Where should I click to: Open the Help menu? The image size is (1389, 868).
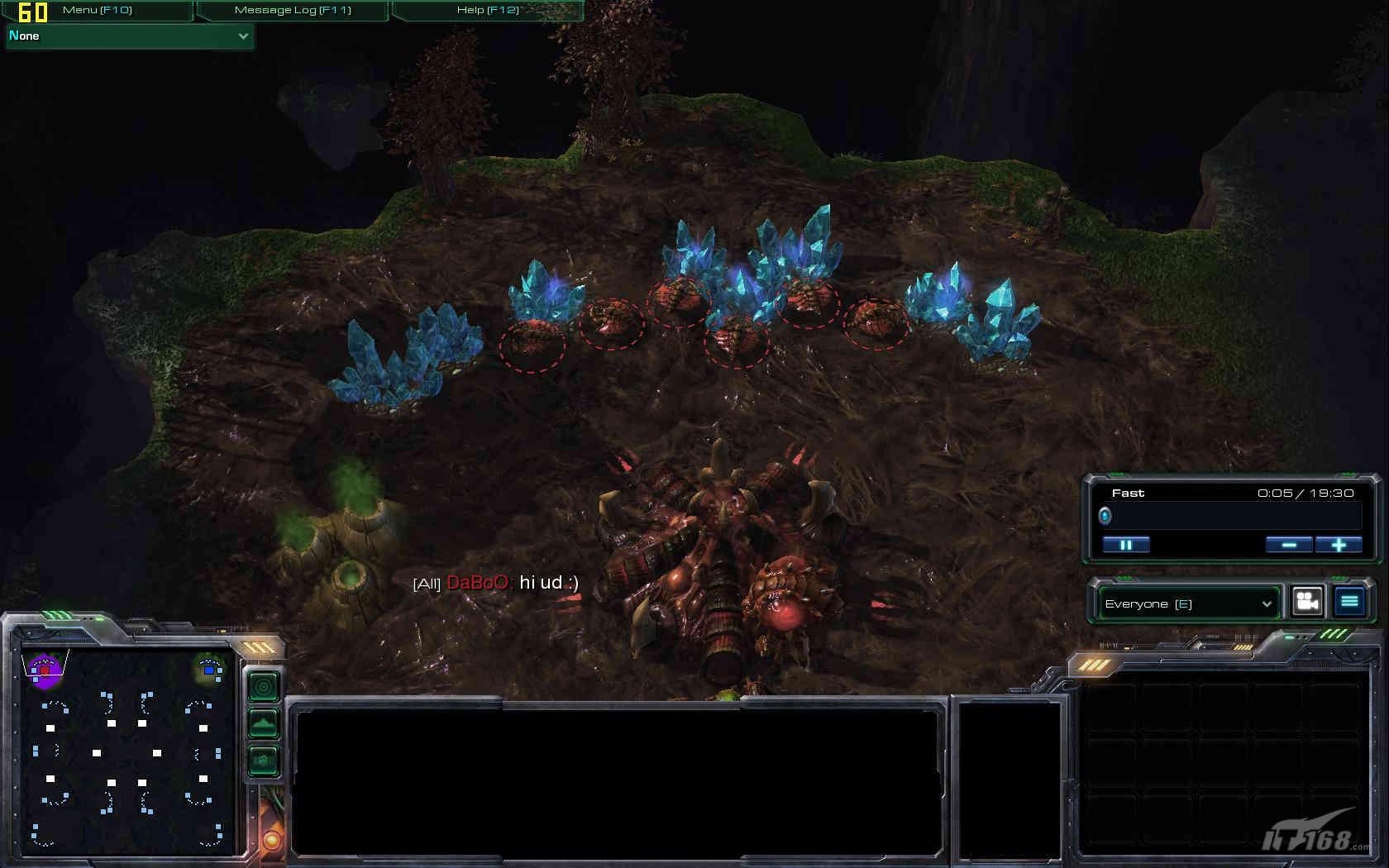pyautogui.click(x=488, y=10)
